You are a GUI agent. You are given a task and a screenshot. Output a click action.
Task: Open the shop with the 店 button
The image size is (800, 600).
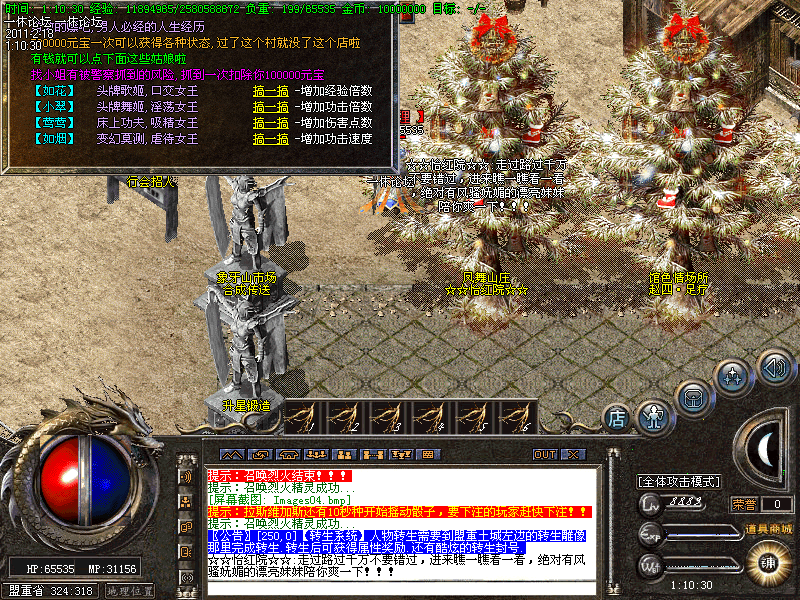(617, 416)
